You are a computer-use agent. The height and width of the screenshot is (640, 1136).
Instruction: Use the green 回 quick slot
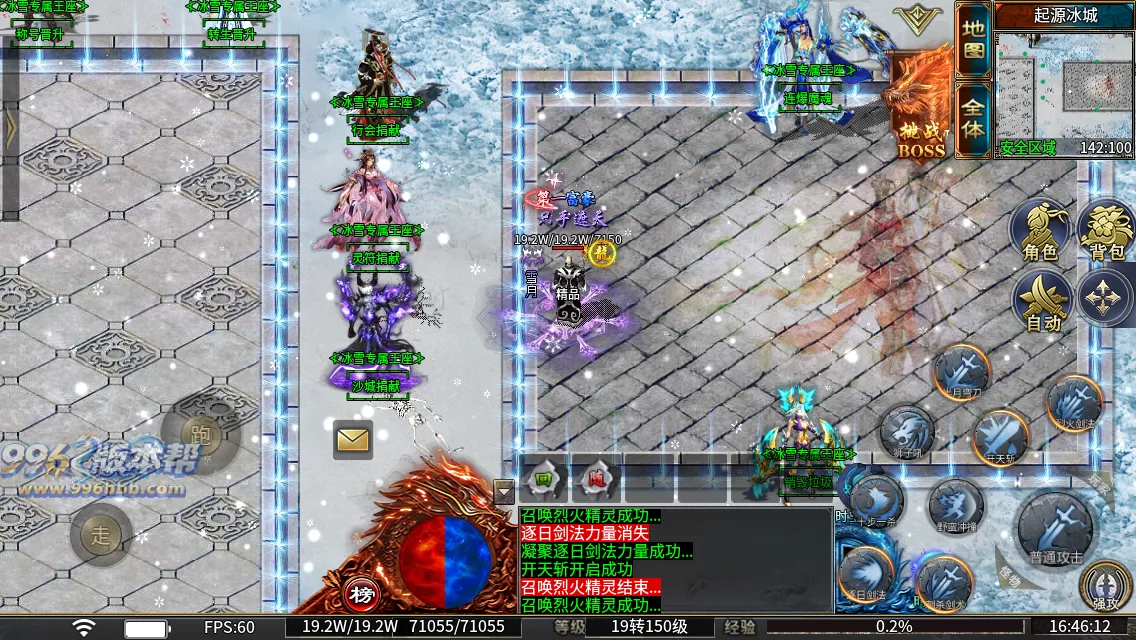tap(544, 479)
